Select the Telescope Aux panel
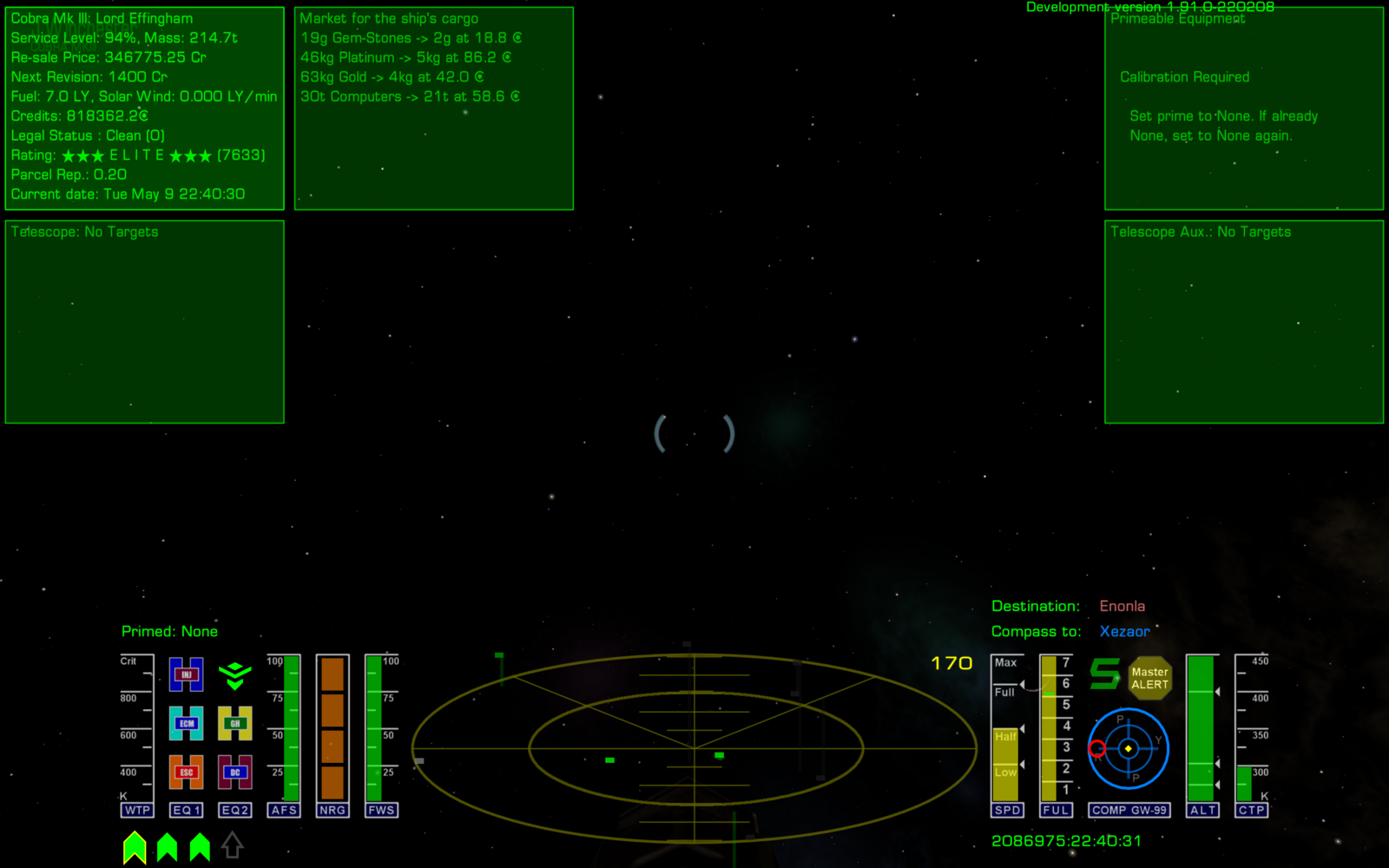Viewport: 1389px width, 868px height. pos(1243,321)
